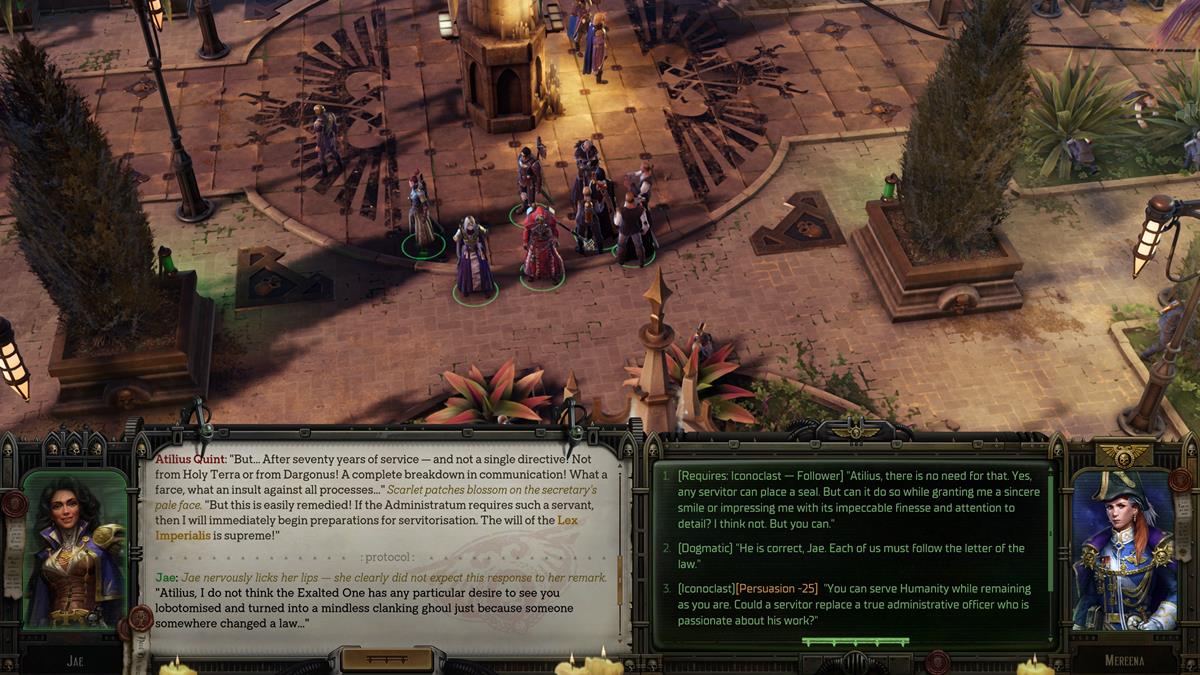Click Mereena's character portrait
The image size is (1200, 675).
1123,550
